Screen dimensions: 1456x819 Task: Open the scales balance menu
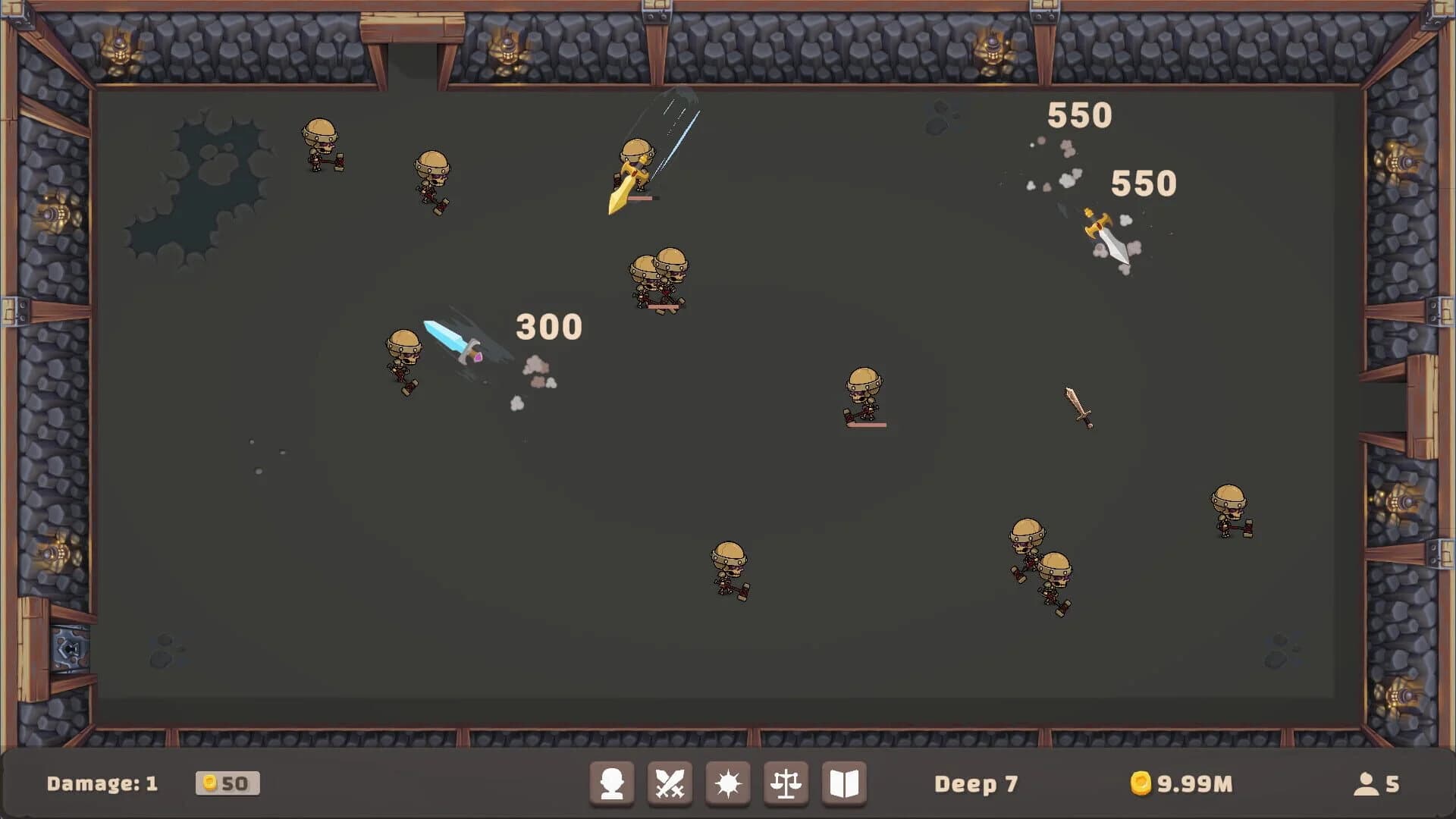785,784
